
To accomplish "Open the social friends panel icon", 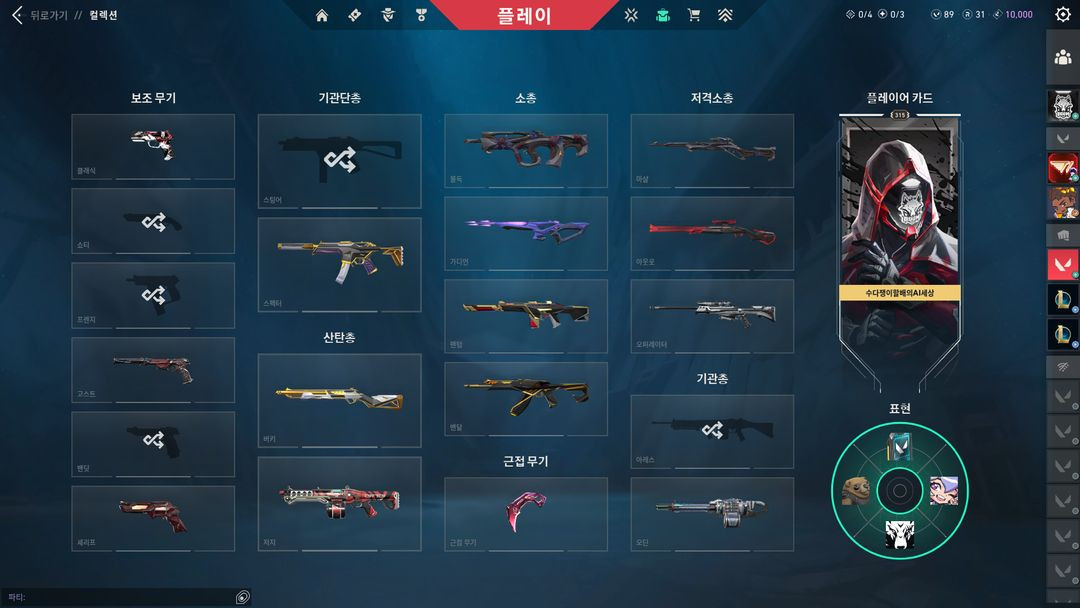I will point(1063,57).
